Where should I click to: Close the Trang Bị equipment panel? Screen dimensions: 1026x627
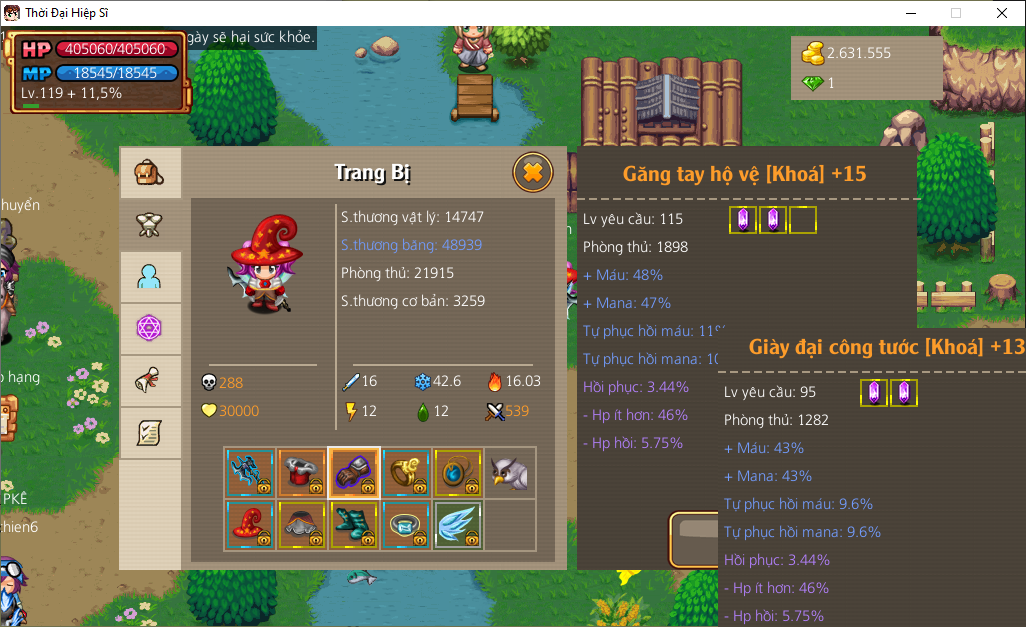[x=533, y=173]
